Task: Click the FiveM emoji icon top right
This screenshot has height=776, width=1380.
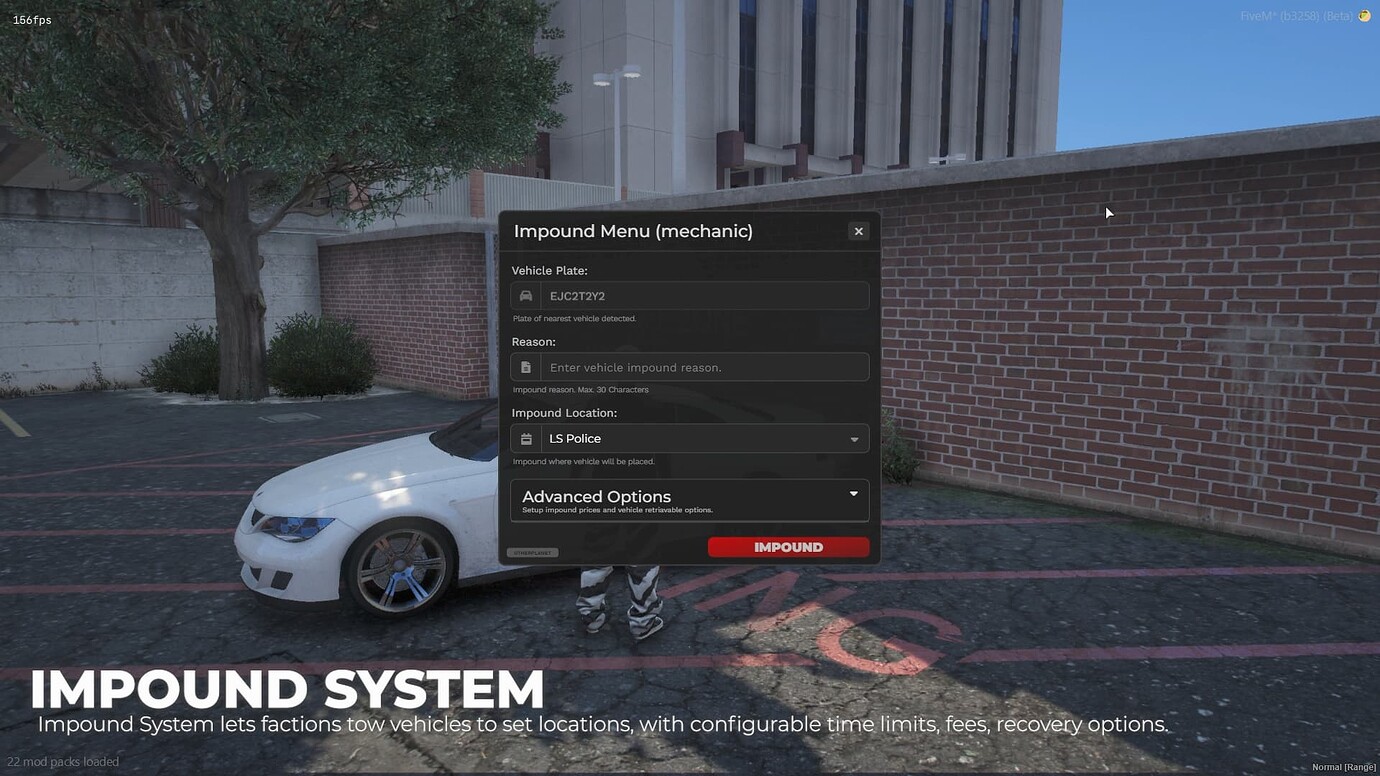Action: [x=1363, y=15]
